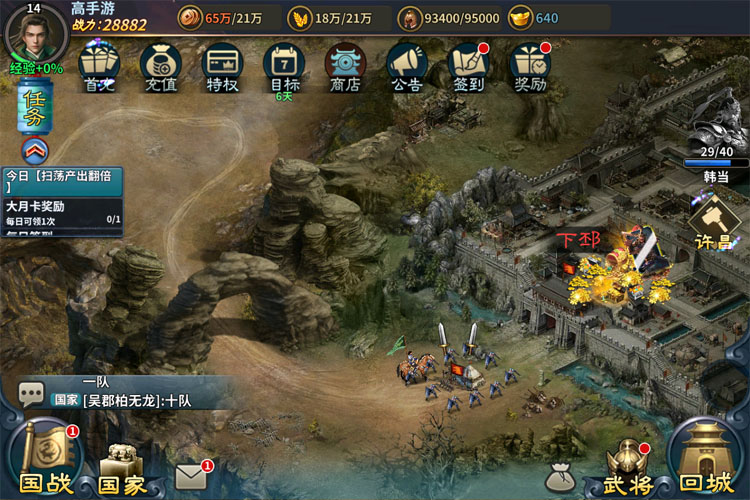Open the 首充 first recharge gift
This screenshot has width=750, height=500.
tap(99, 66)
